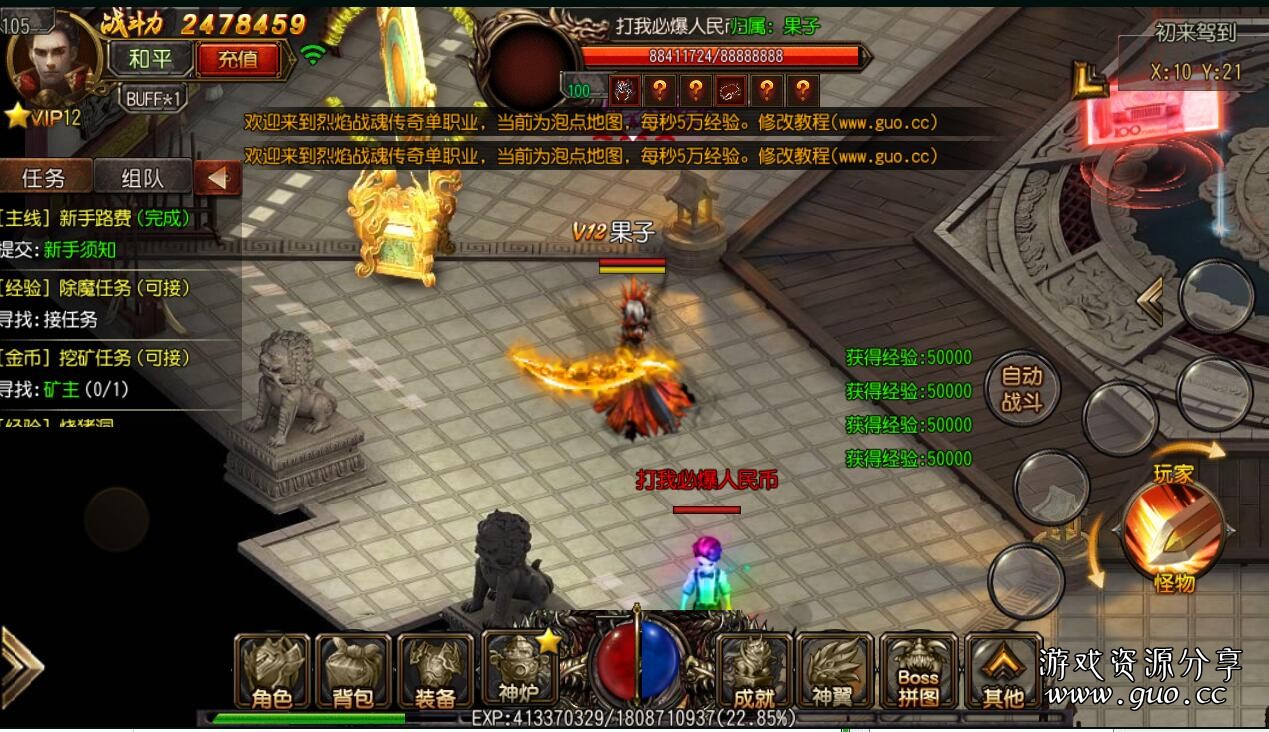Viewport: 1269px width, 732px height.
Task: Open the 角色 character menu
Action: point(272,672)
